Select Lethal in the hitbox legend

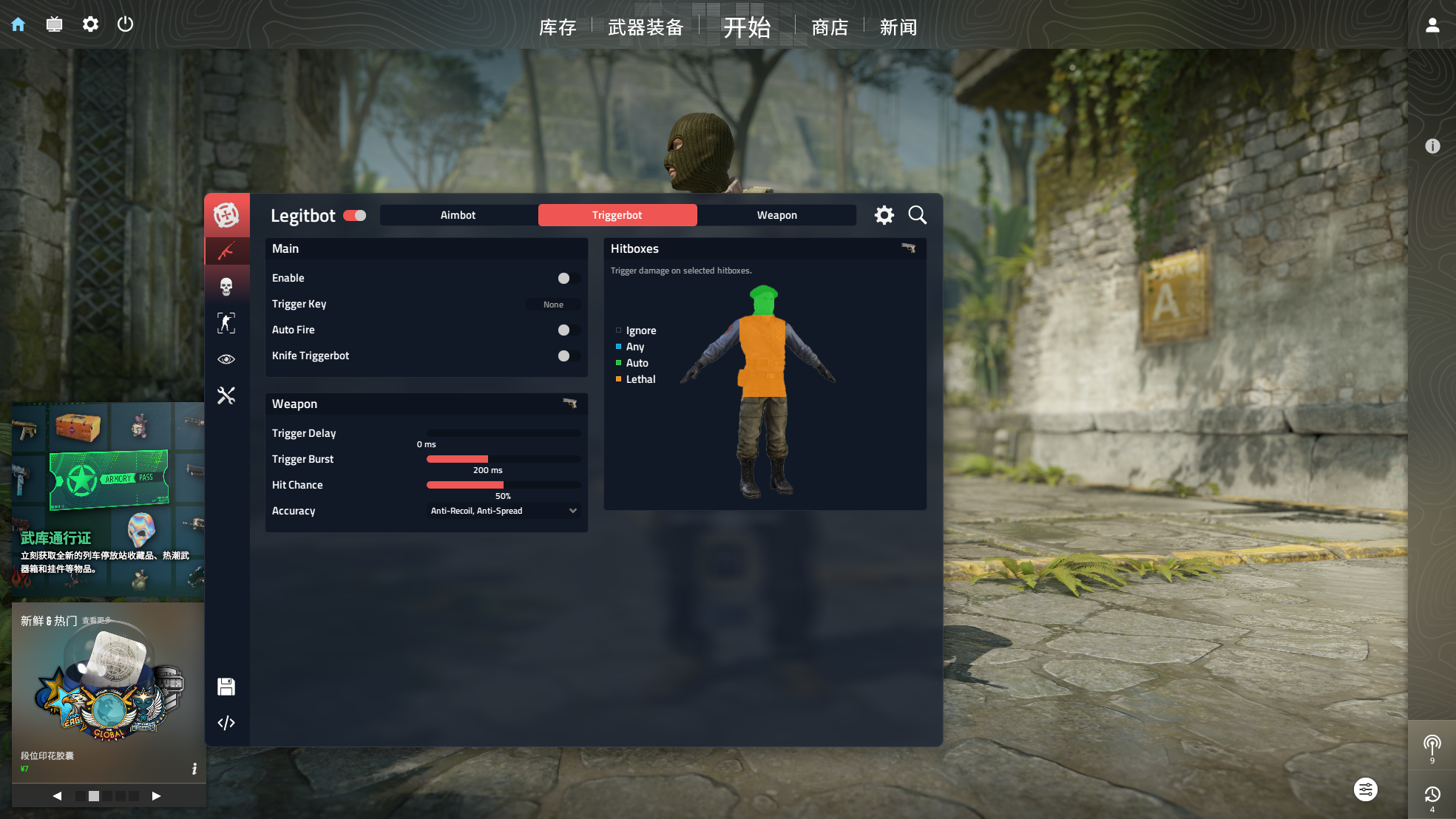click(640, 379)
